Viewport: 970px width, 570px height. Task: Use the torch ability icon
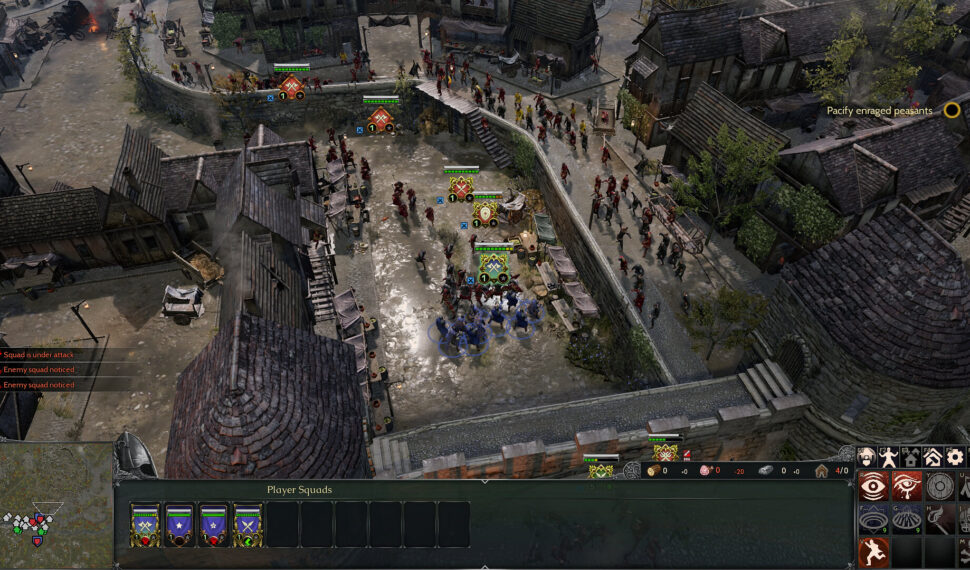tap(939, 520)
